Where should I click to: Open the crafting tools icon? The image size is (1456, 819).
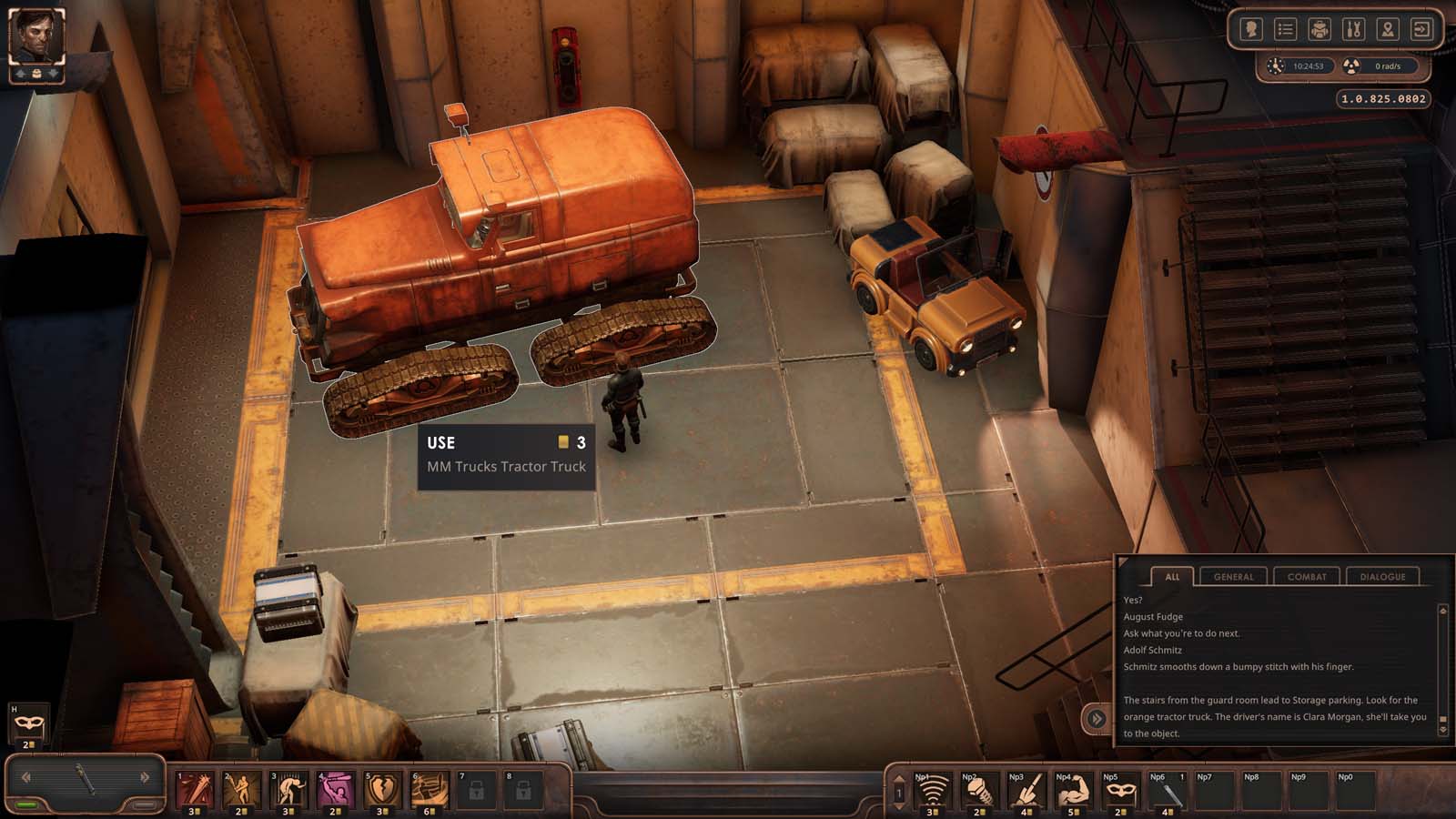pyautogui.click(x=1352, y=29)
